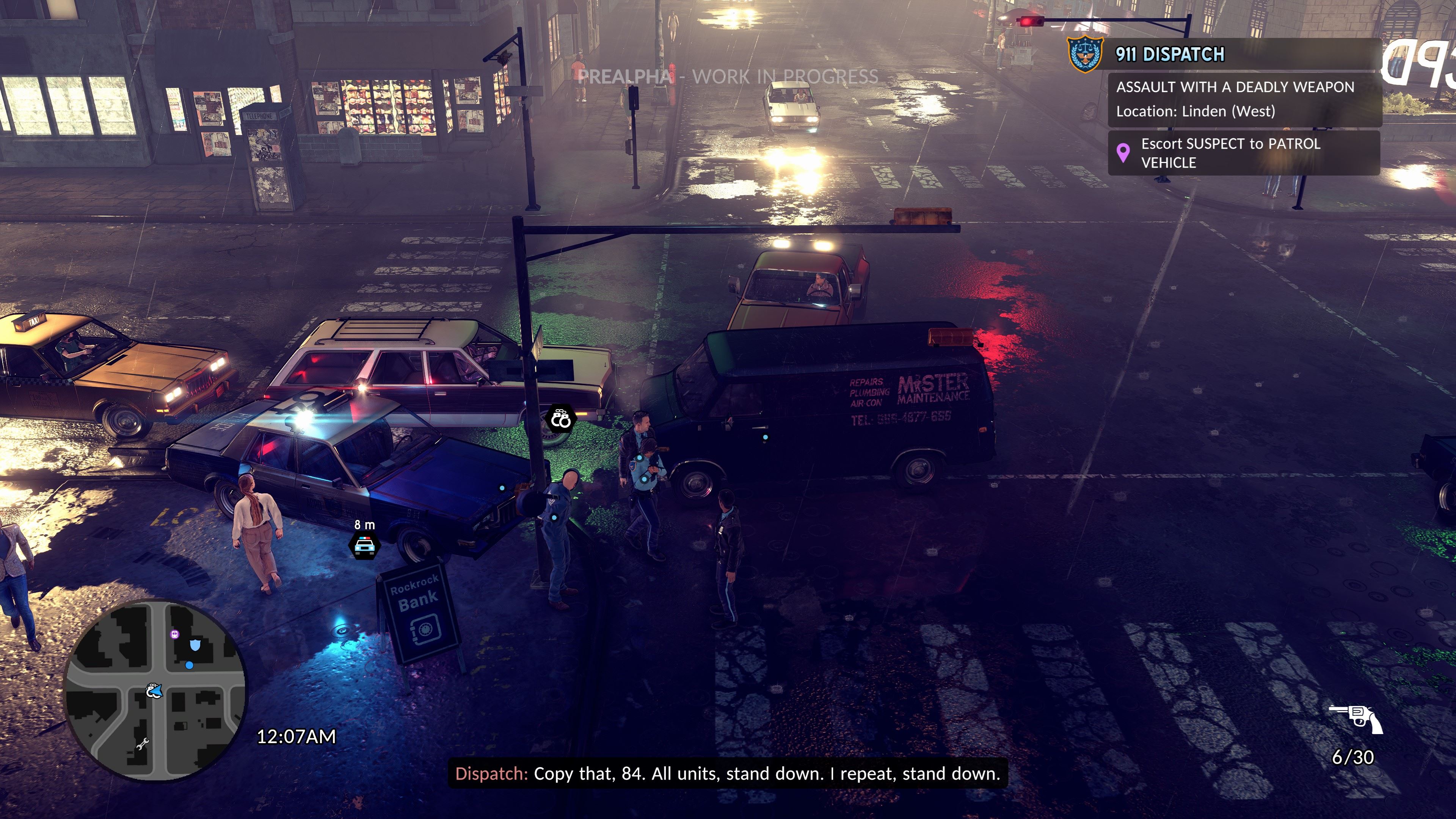Select the shield marker on the minimap
The image size is (1456, 819).
tap(195, 645)
